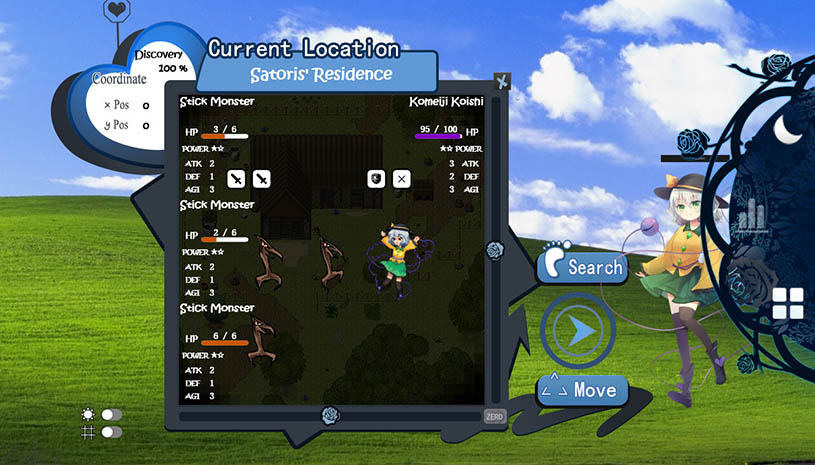Select the Move button
This screenshot has height=465, width=815.
click(x=582, y=389)
